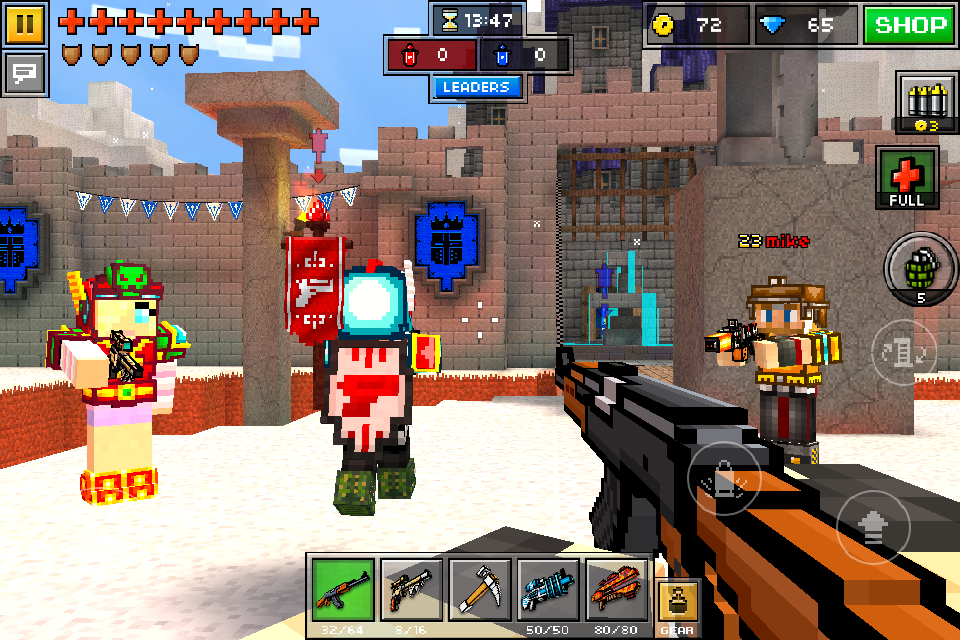The image size is (960, 640).
Task: Use the health kit marked FULL
Action: [x=907, y=176]
